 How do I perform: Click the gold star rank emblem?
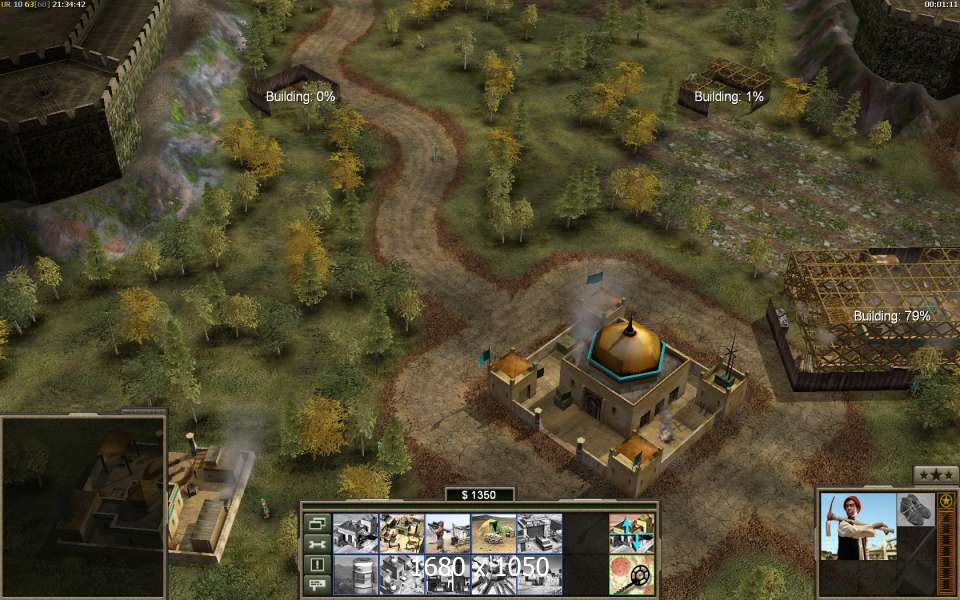pos(946,500)
